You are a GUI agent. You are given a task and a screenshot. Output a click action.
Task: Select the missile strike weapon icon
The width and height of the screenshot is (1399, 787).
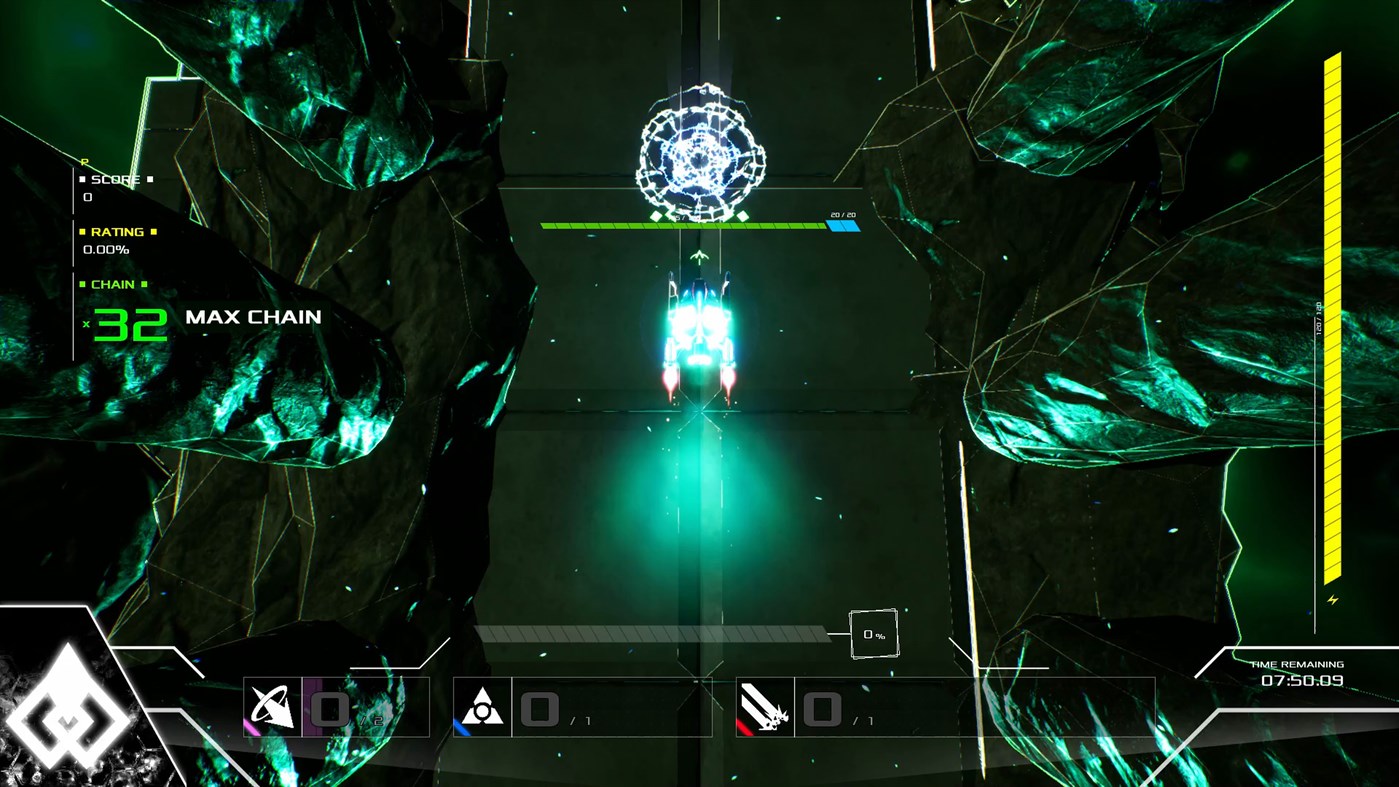(x=765, y=705)
